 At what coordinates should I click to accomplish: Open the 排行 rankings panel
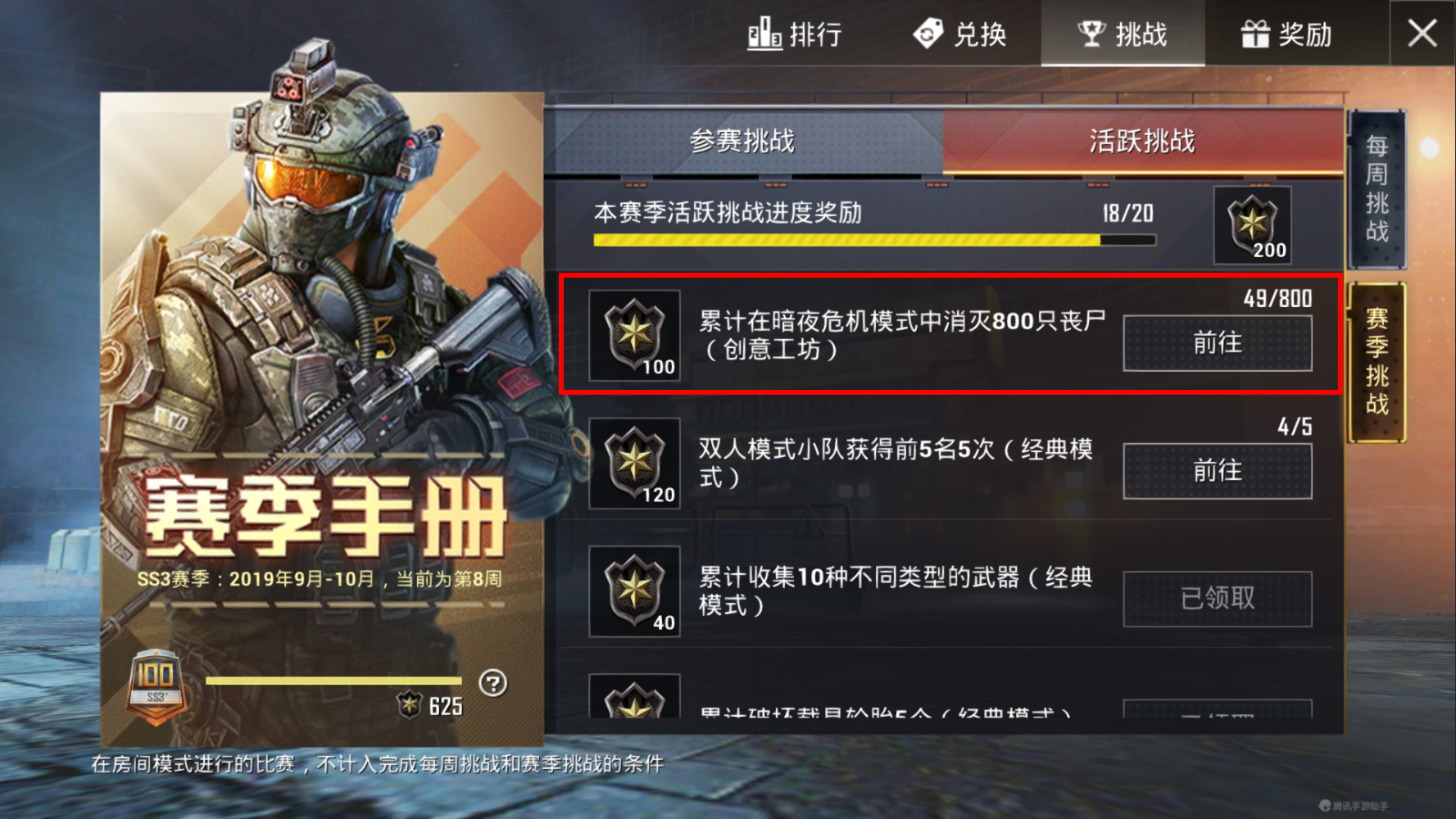[796, 34]
